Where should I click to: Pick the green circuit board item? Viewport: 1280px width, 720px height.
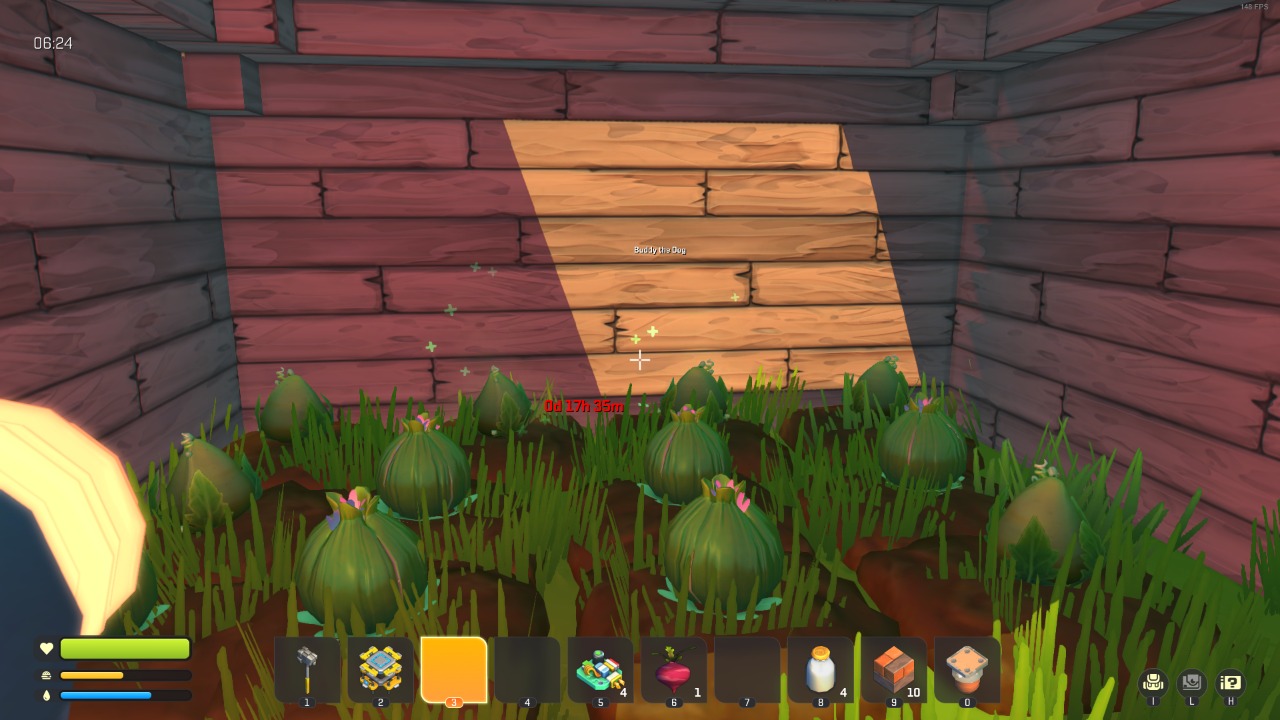point(600,669)
